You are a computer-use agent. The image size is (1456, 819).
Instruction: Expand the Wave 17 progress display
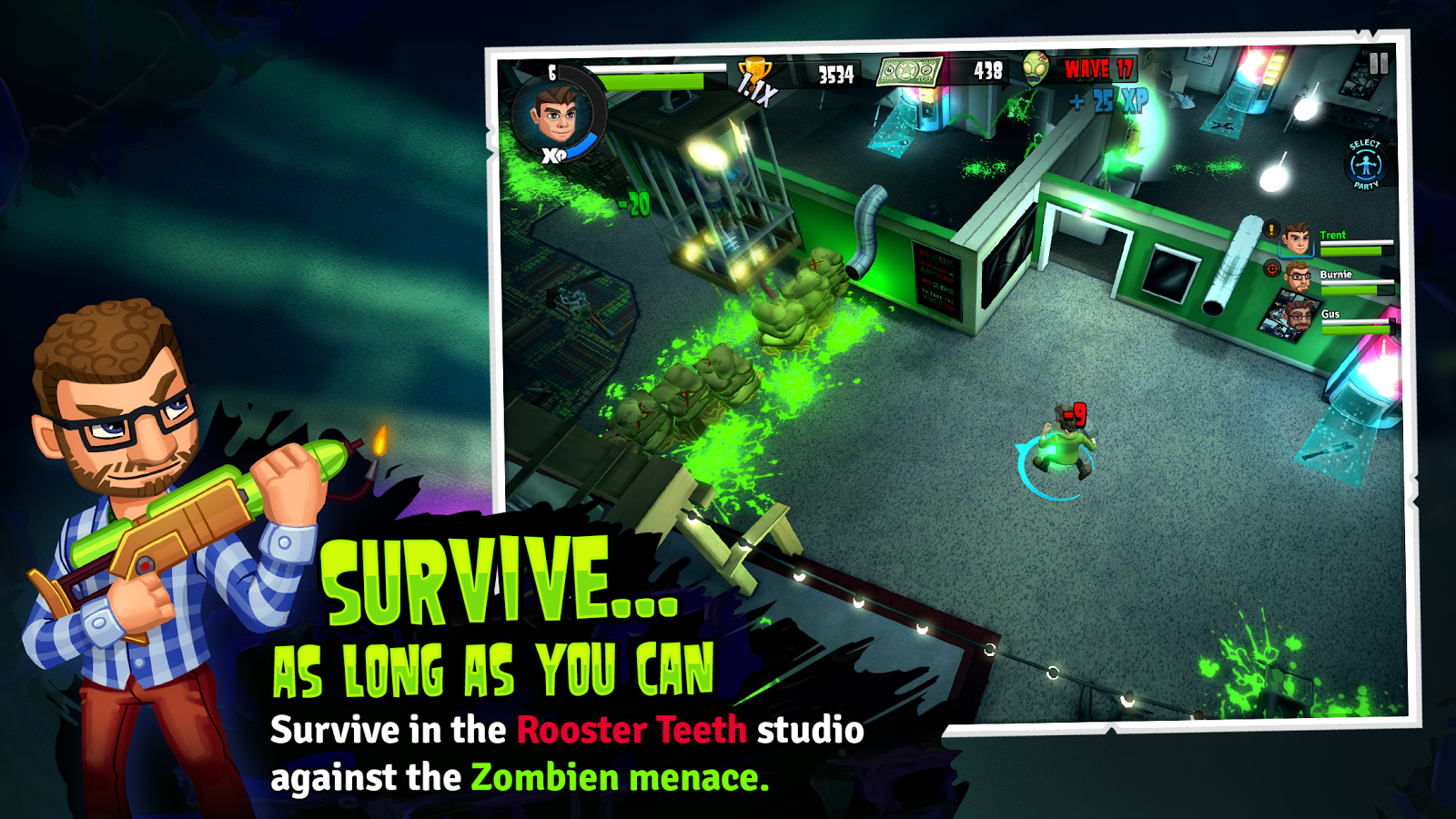tap(1097, 70)
